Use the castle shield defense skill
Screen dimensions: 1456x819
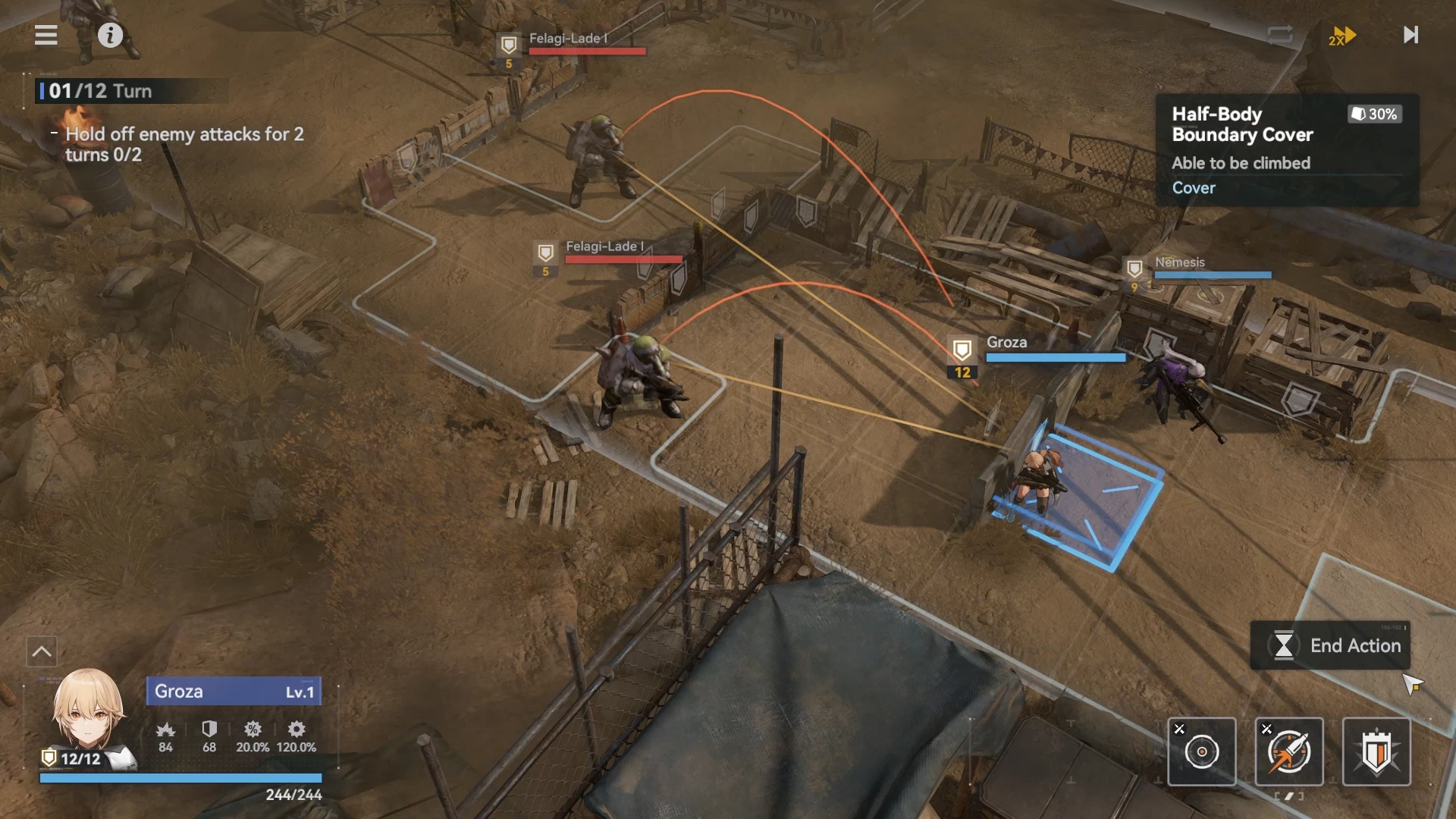(x=1376, y=752)
